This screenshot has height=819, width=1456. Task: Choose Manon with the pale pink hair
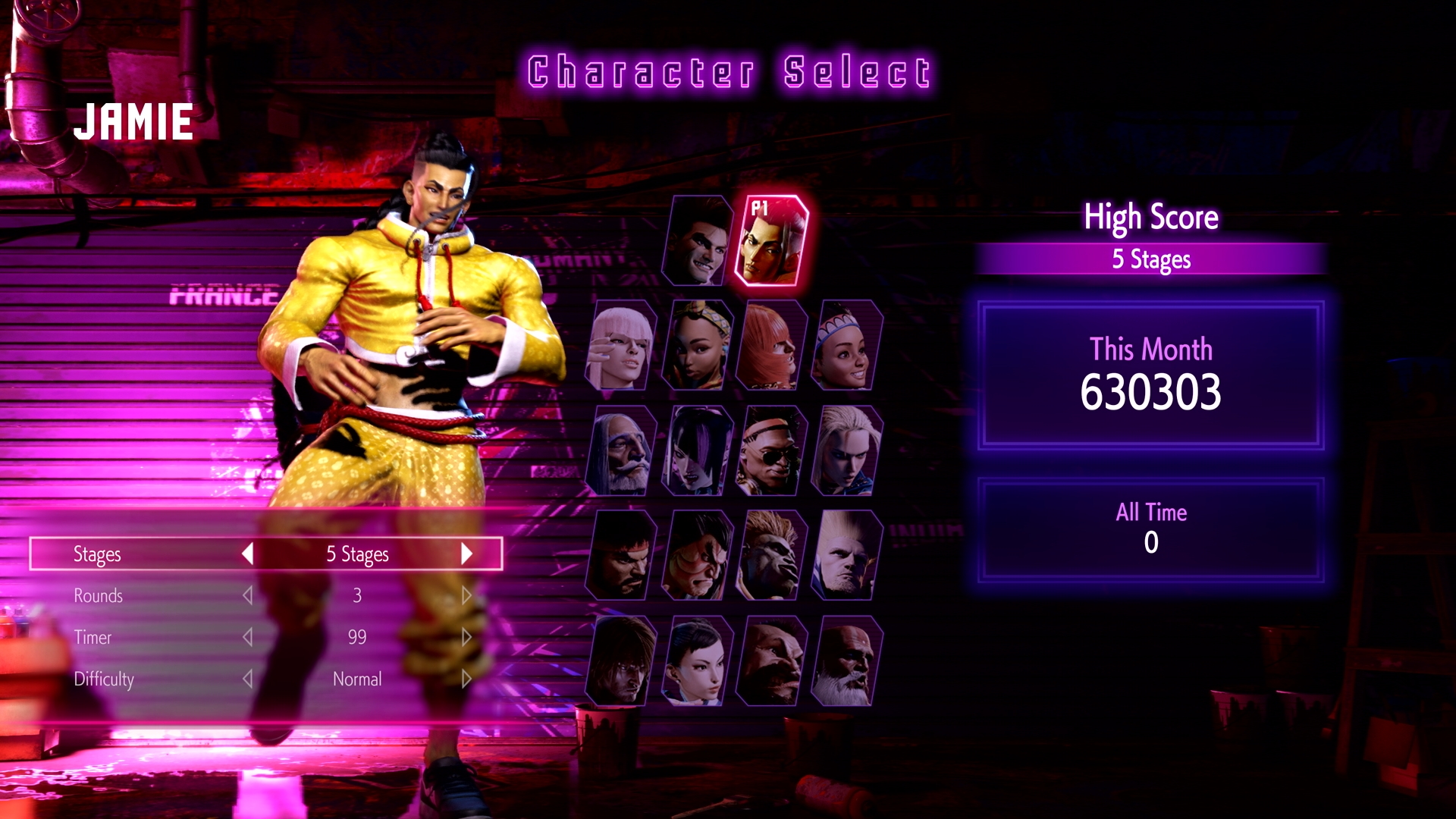coord(622,346)
